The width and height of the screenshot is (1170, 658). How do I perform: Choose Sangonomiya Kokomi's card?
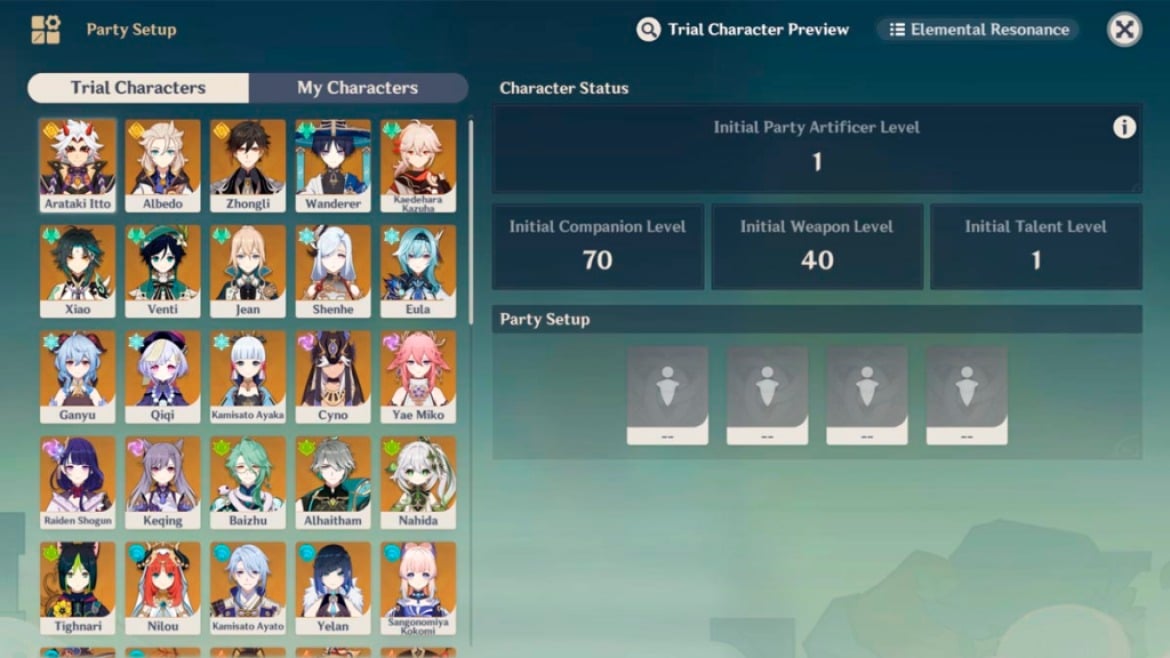418,587
